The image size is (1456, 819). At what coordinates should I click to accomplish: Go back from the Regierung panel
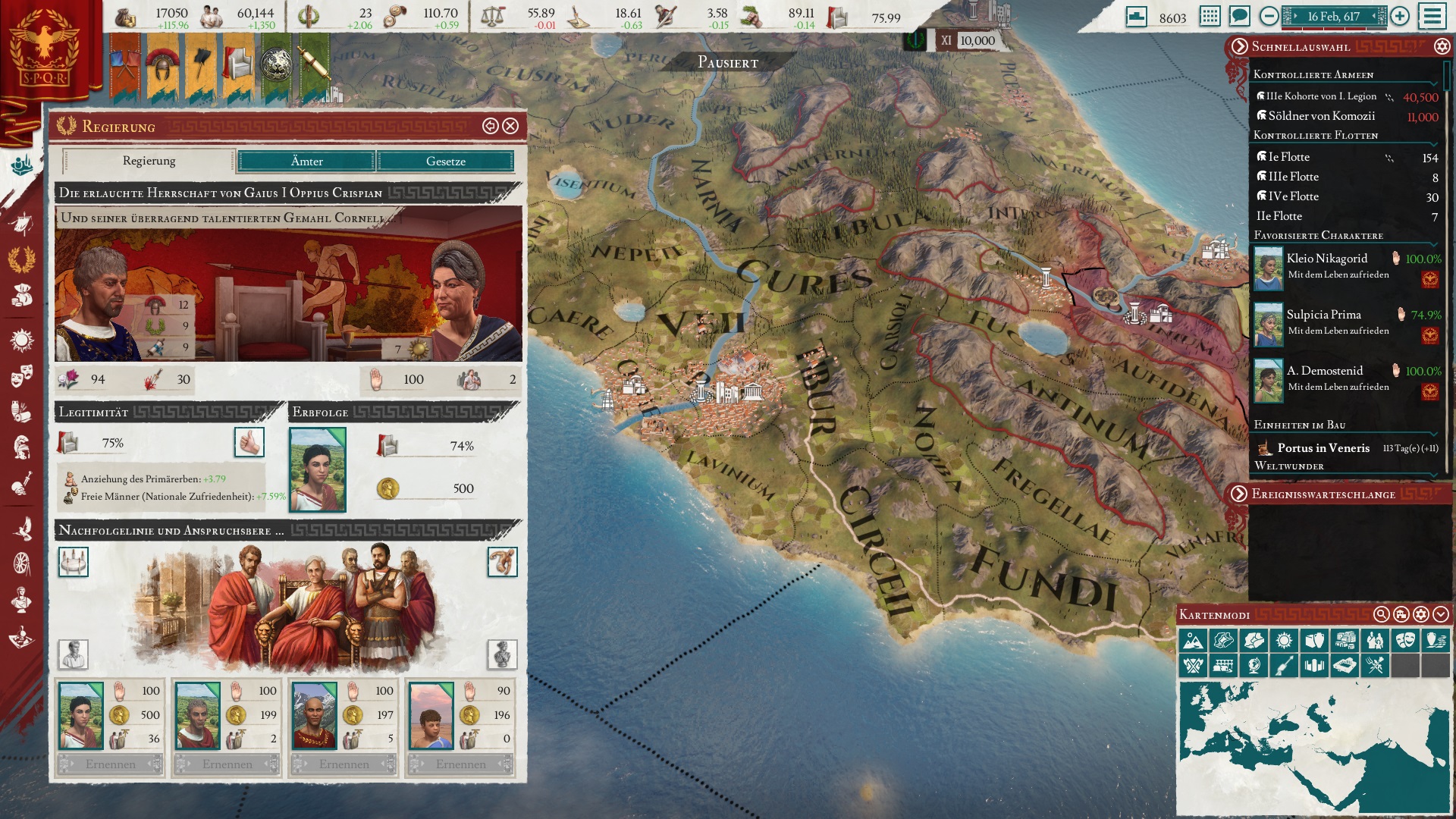[490, 126]
